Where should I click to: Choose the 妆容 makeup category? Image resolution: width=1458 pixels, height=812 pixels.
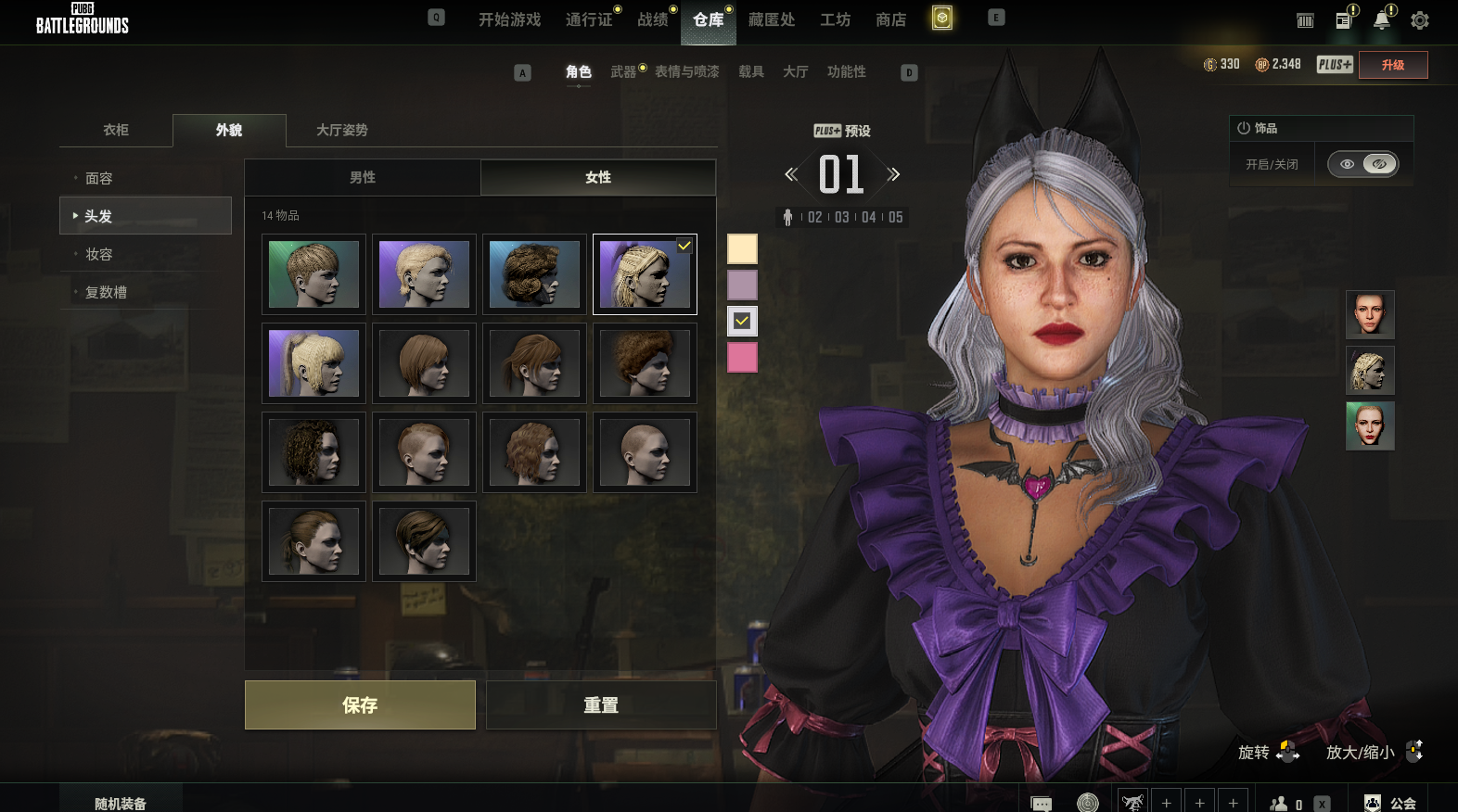coord(99,254)
